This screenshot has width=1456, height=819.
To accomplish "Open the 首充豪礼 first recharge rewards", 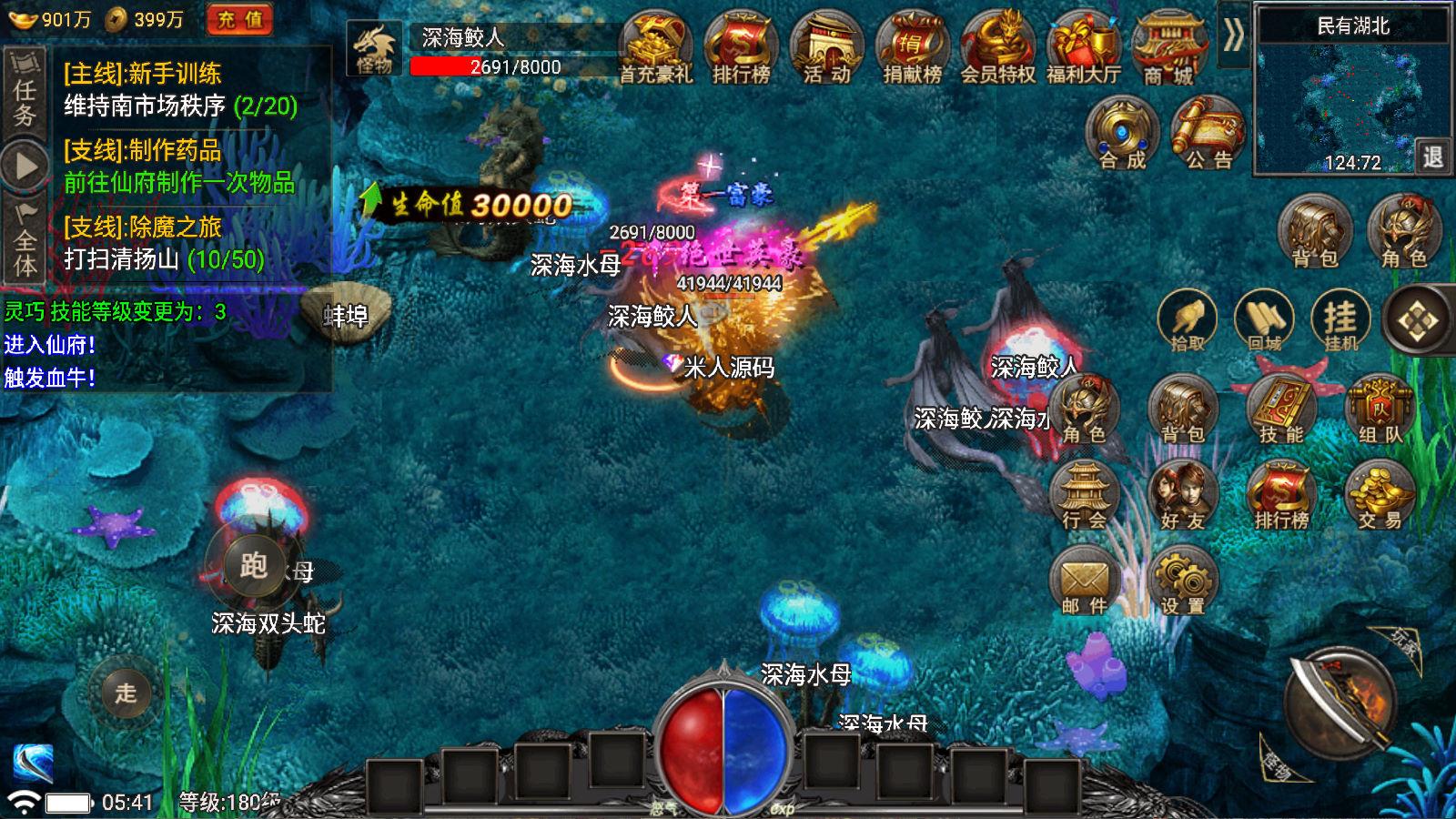I will [x=657, y=45].
